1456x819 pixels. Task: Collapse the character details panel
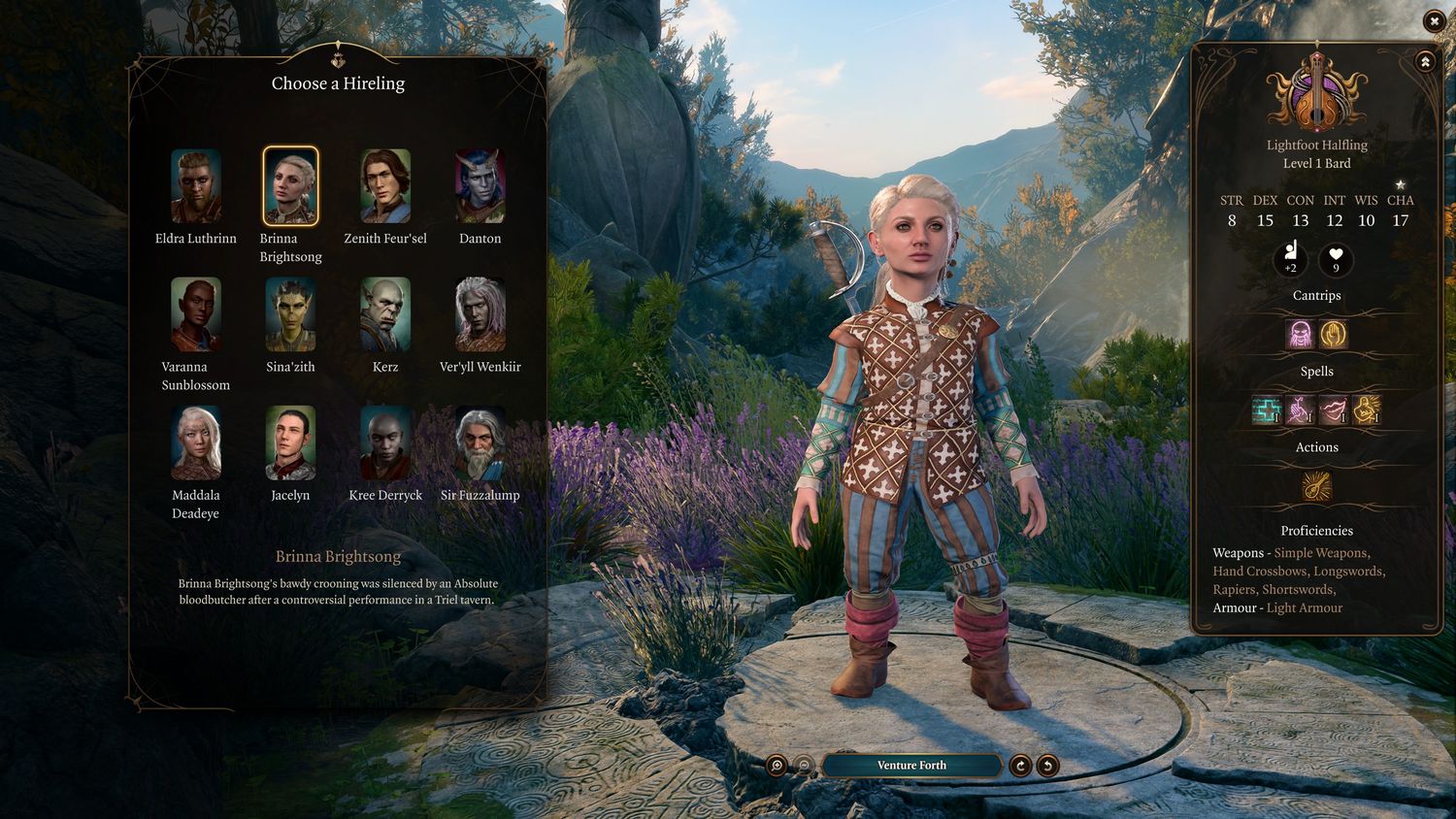tap(1425, 62)
